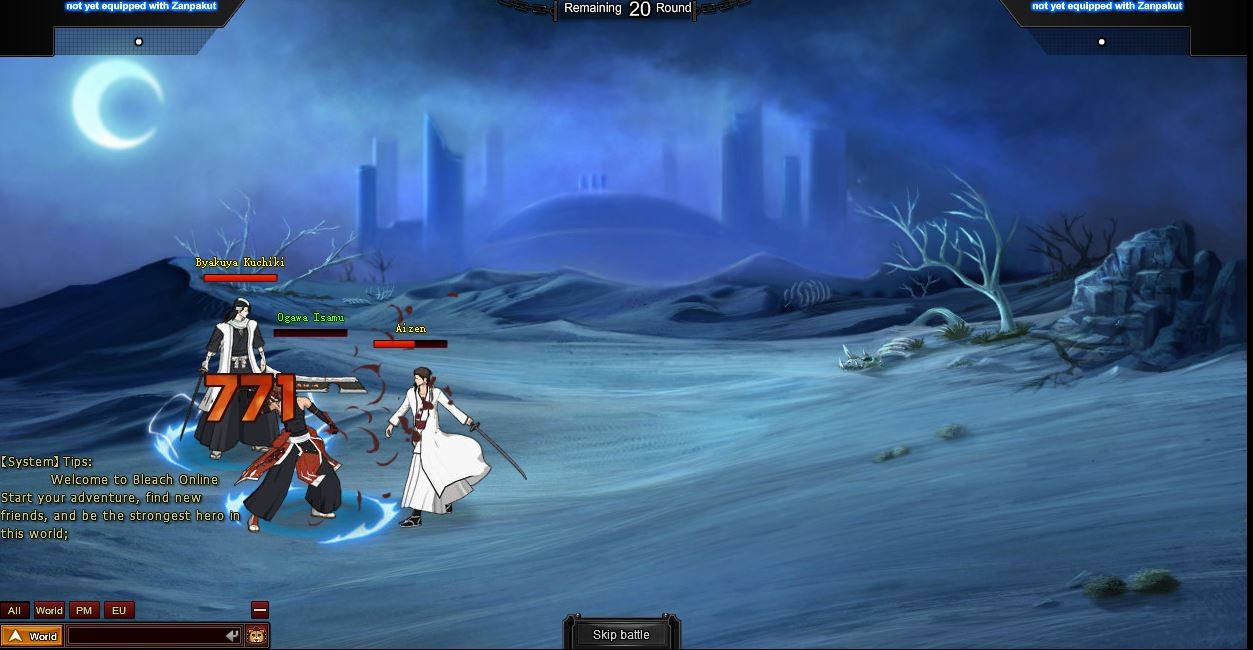
Task: Send the chat message with the enter arrow
Action: point(232,636)
